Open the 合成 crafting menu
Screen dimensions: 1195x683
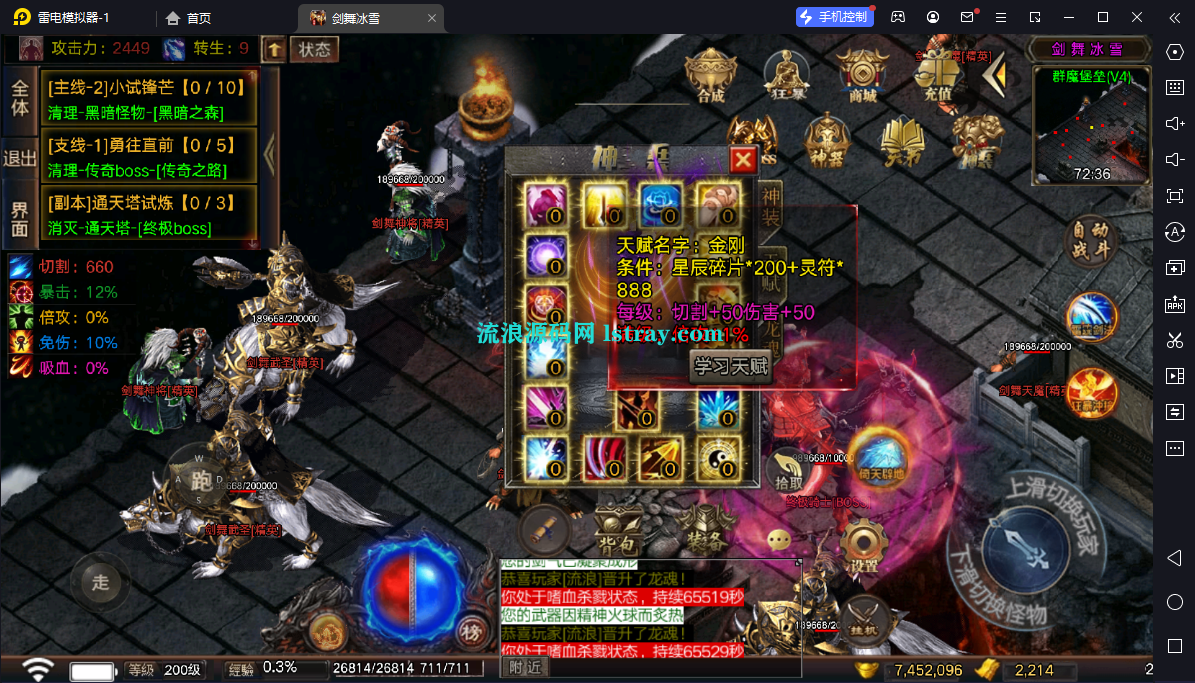click(x=711, y=76)
